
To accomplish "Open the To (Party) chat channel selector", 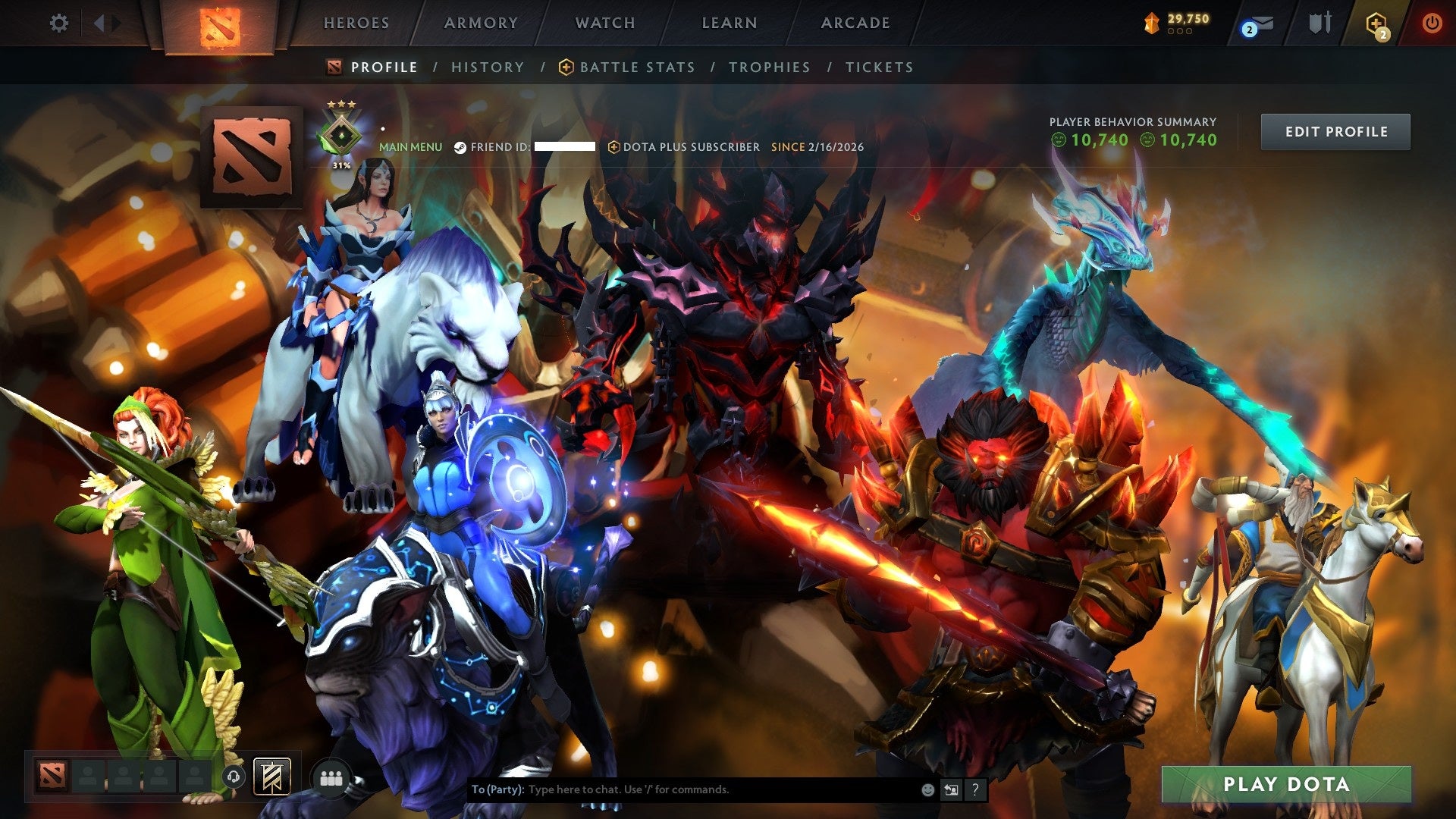I will click(x=497, y=789).
